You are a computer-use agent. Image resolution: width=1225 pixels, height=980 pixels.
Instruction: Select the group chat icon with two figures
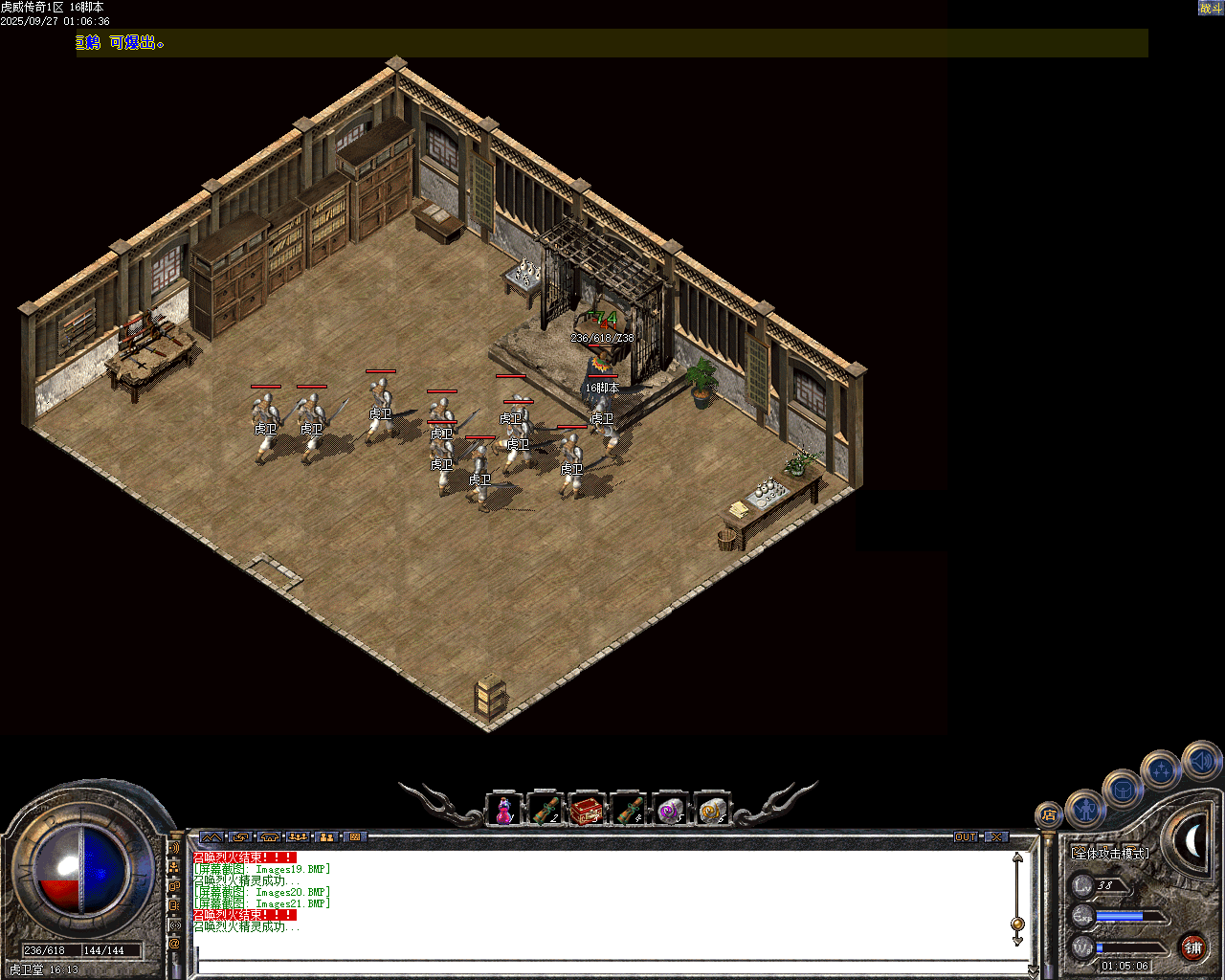coord(325,836)
